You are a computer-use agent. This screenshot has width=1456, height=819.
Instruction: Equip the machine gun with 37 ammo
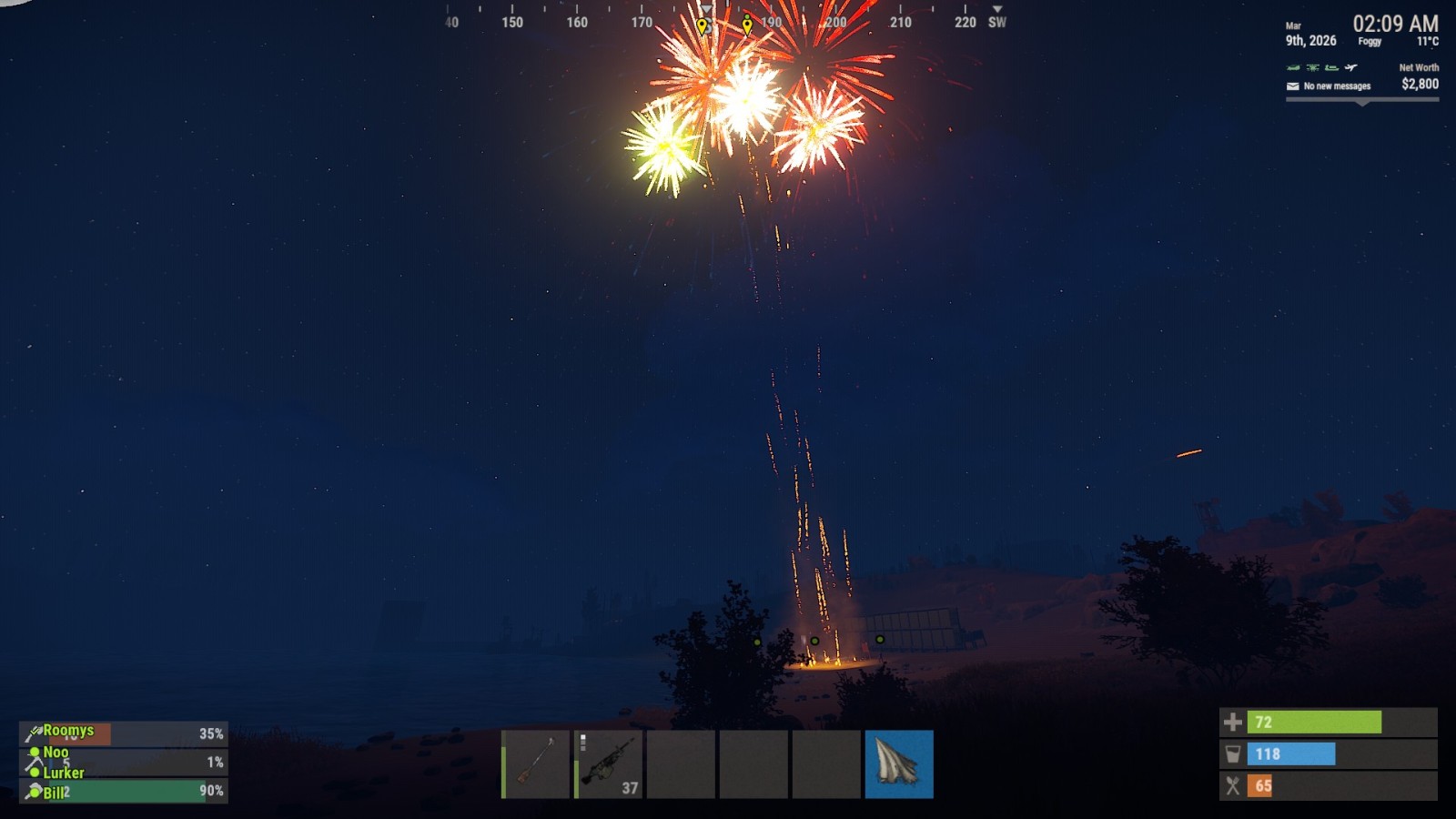pyautogui.click(x=608, y=763)
